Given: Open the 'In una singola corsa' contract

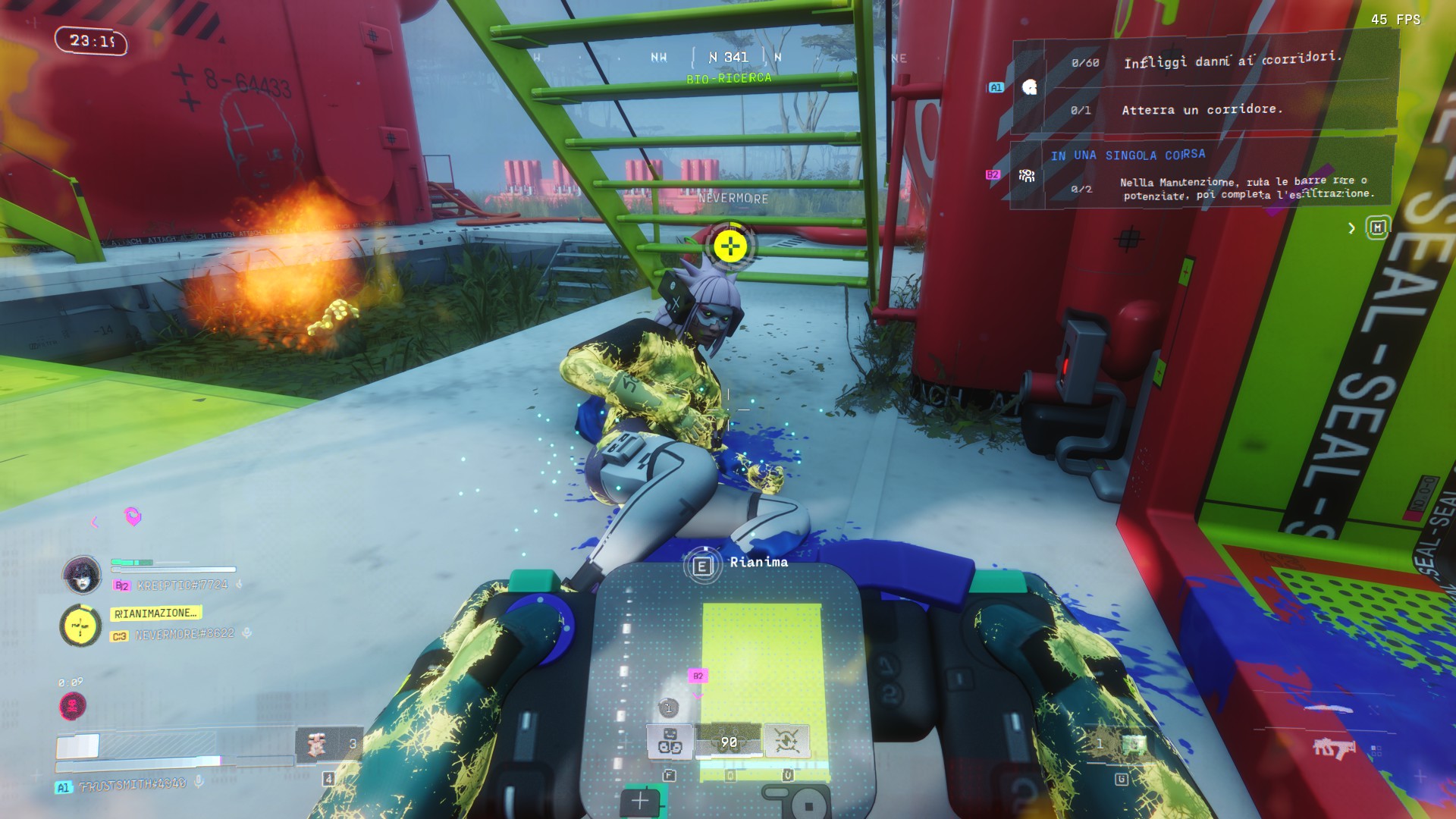Looking at the screenshot, I should pyautogui.click(x=1127, y=155).
